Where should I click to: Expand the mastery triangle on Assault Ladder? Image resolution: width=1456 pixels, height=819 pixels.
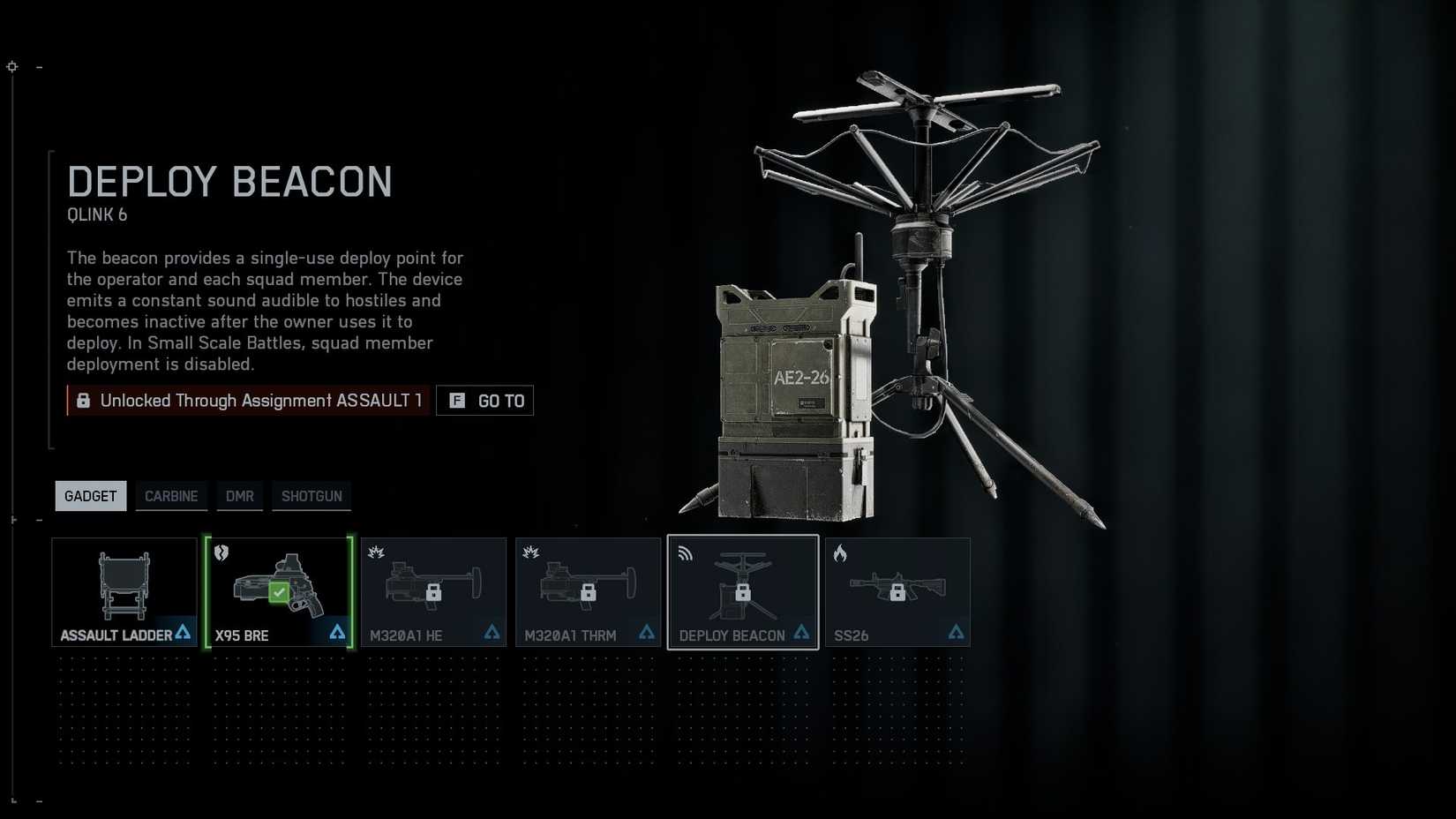(x=183, y=632)
